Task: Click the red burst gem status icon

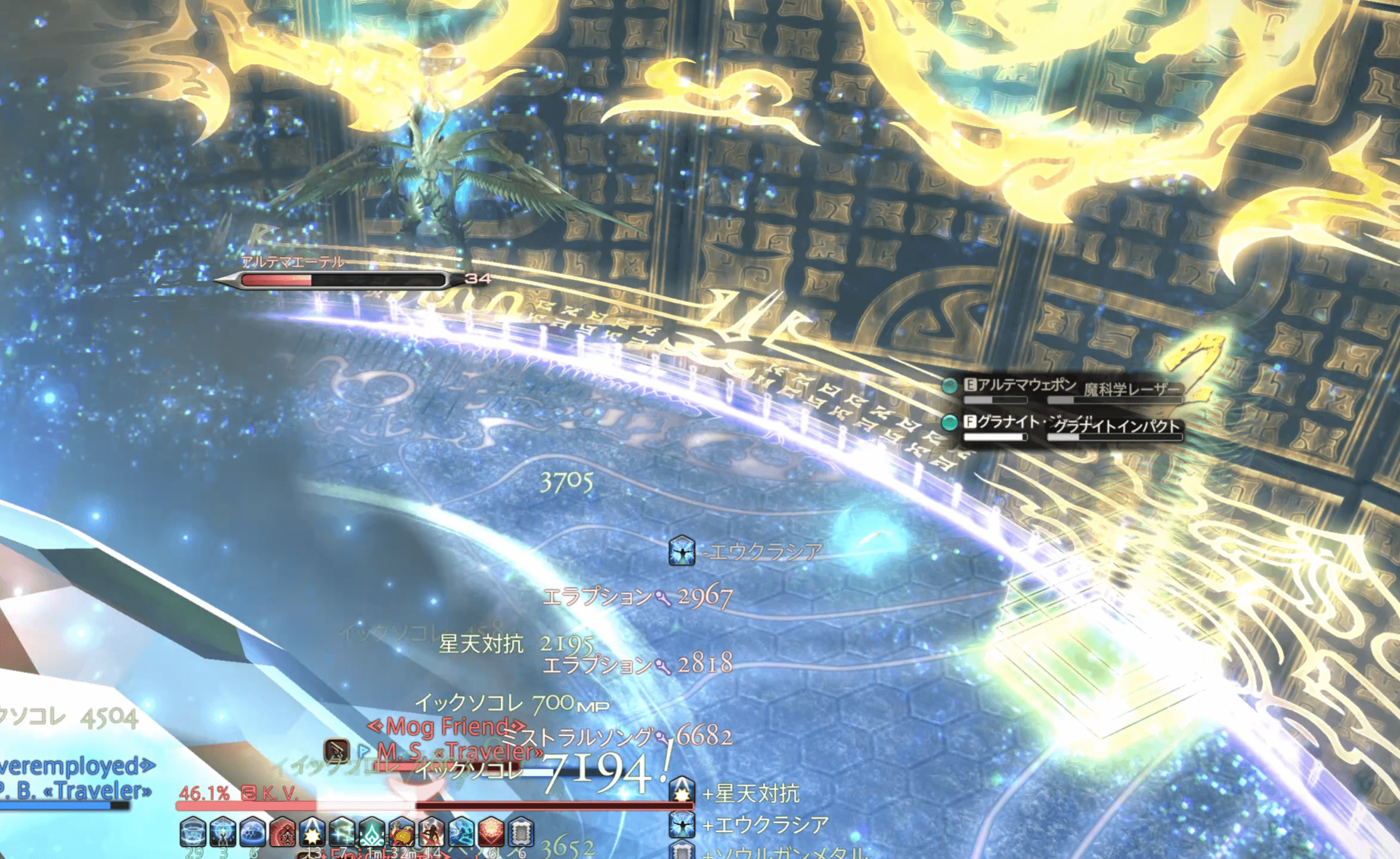Action: coord(491,832)
